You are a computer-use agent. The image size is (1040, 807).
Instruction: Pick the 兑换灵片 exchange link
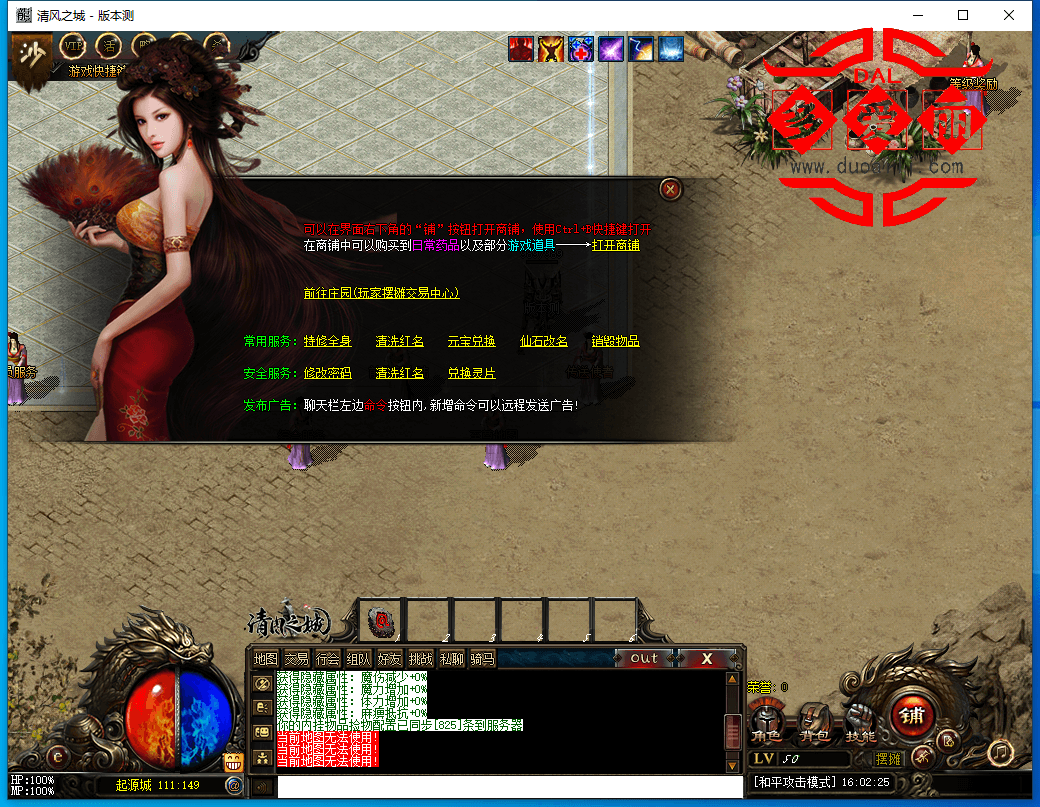[471, 373]
